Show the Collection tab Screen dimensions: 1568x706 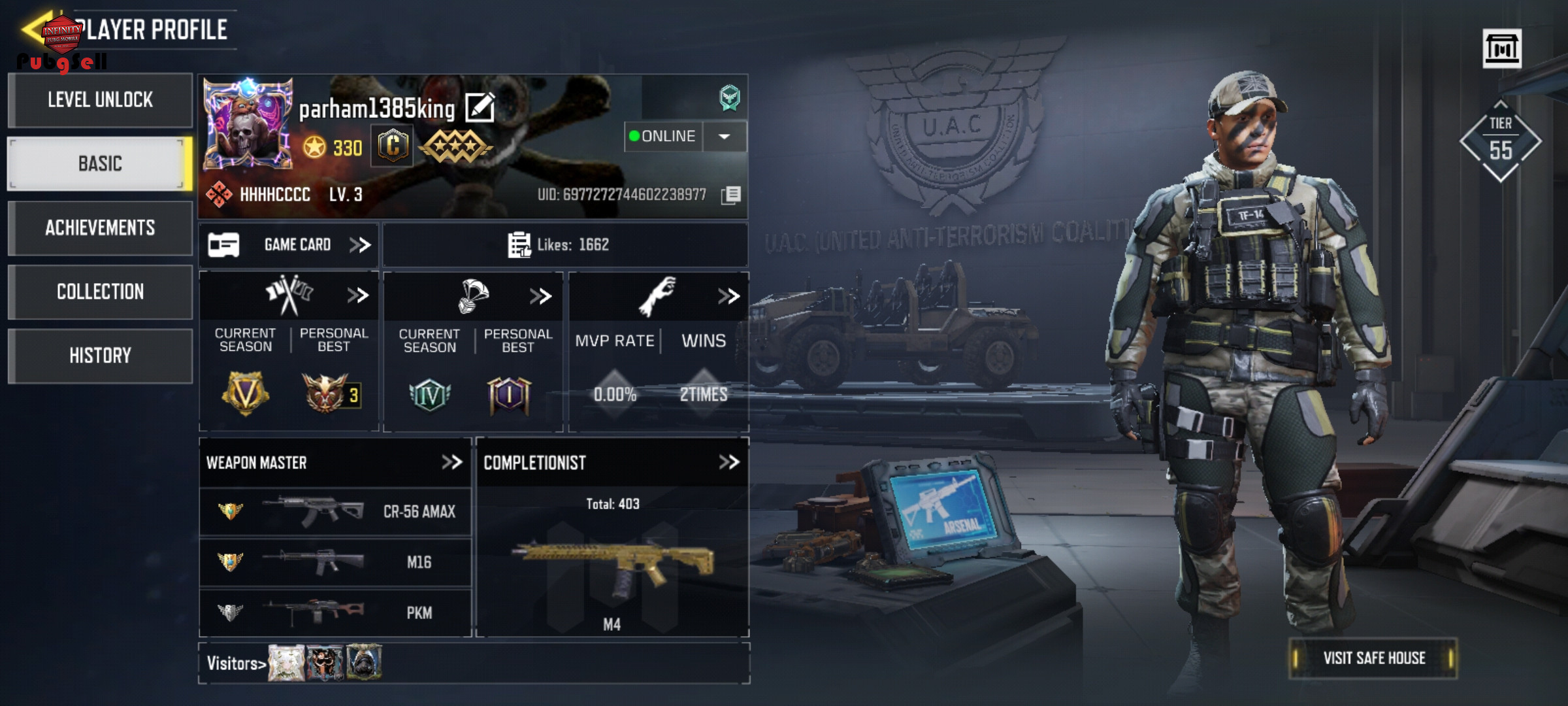(100, 292)
